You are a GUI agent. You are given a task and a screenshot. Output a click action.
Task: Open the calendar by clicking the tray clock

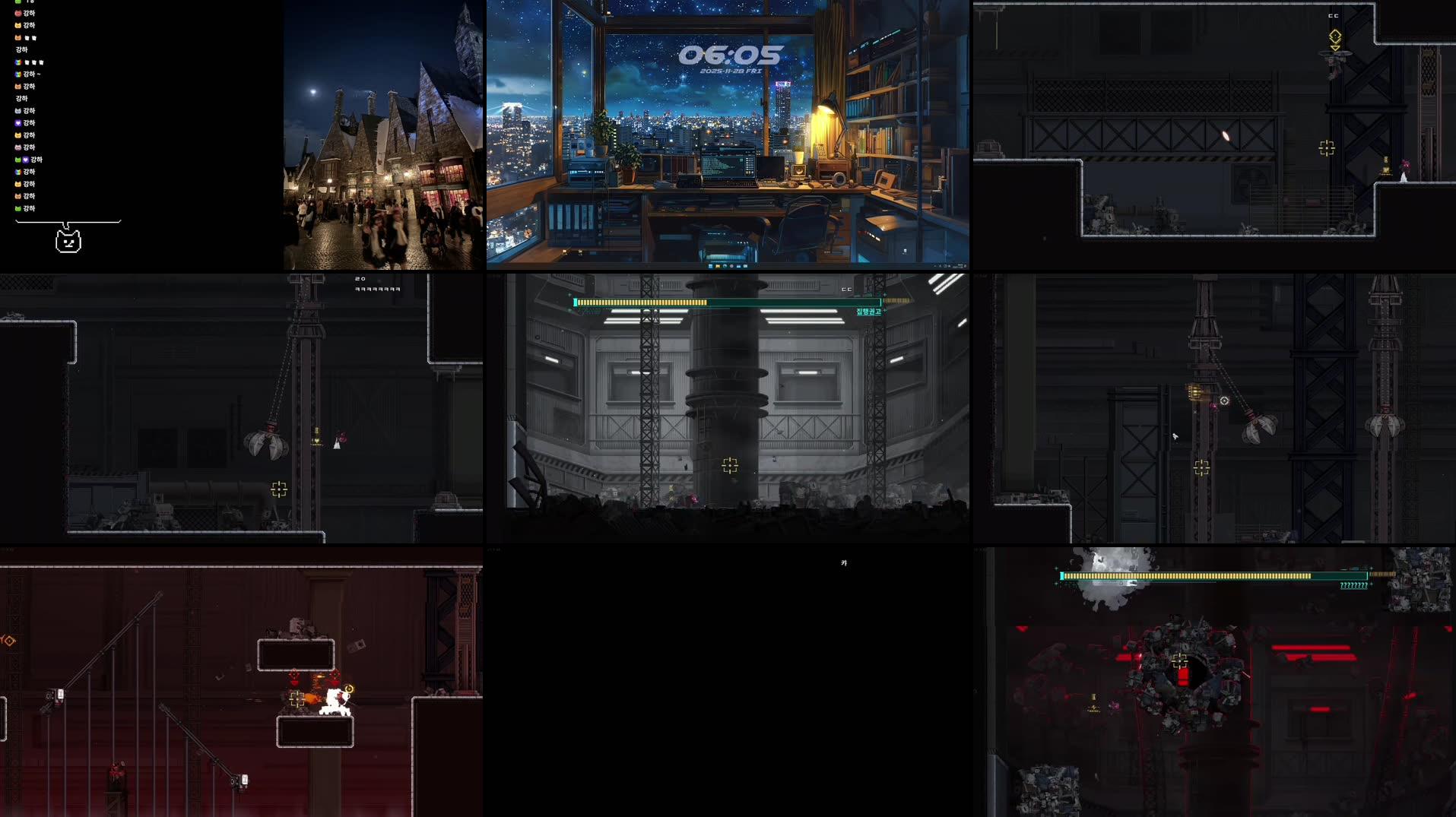[956, 267]
